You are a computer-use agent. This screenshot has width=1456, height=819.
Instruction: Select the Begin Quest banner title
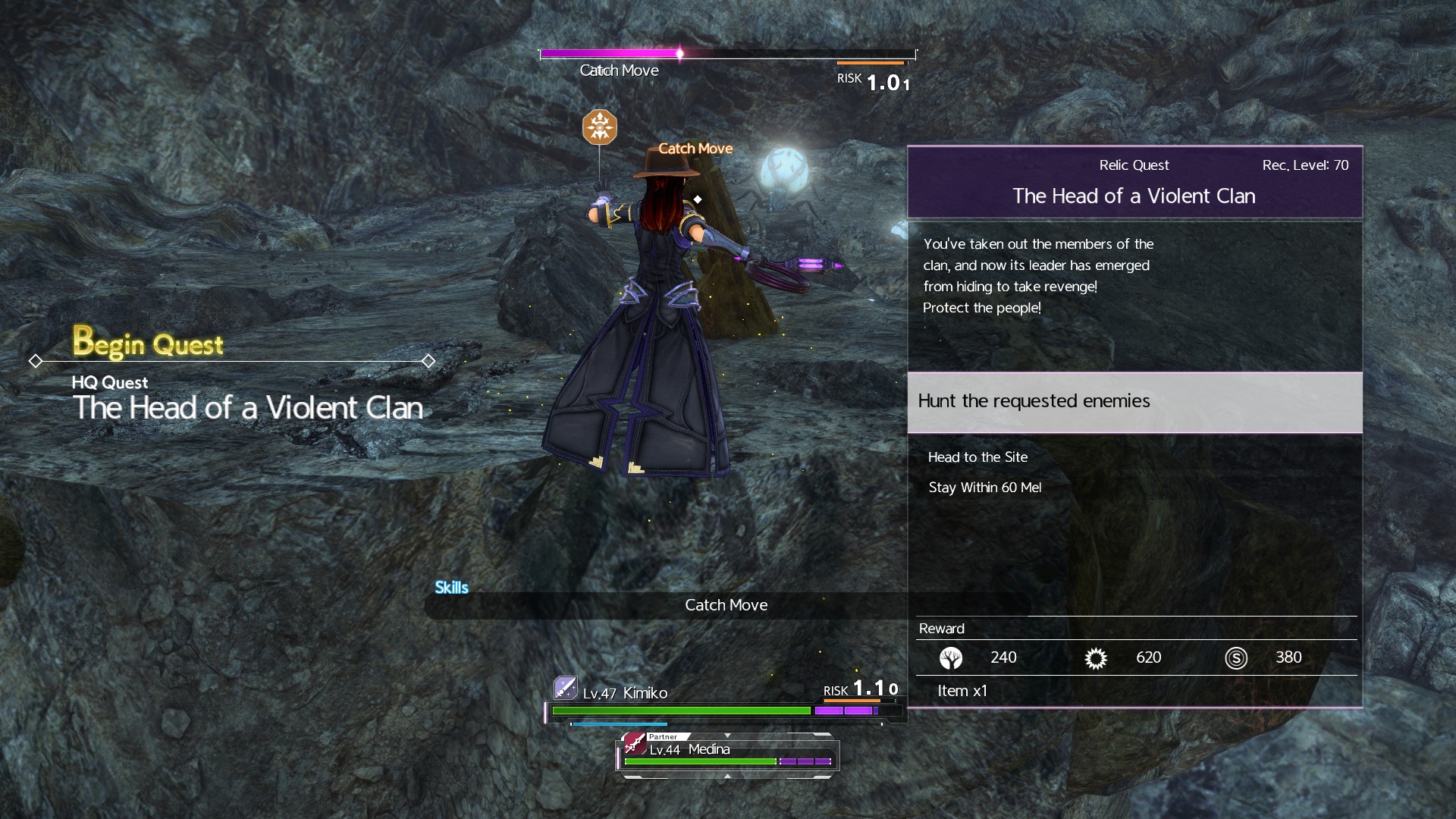(148, 344)
